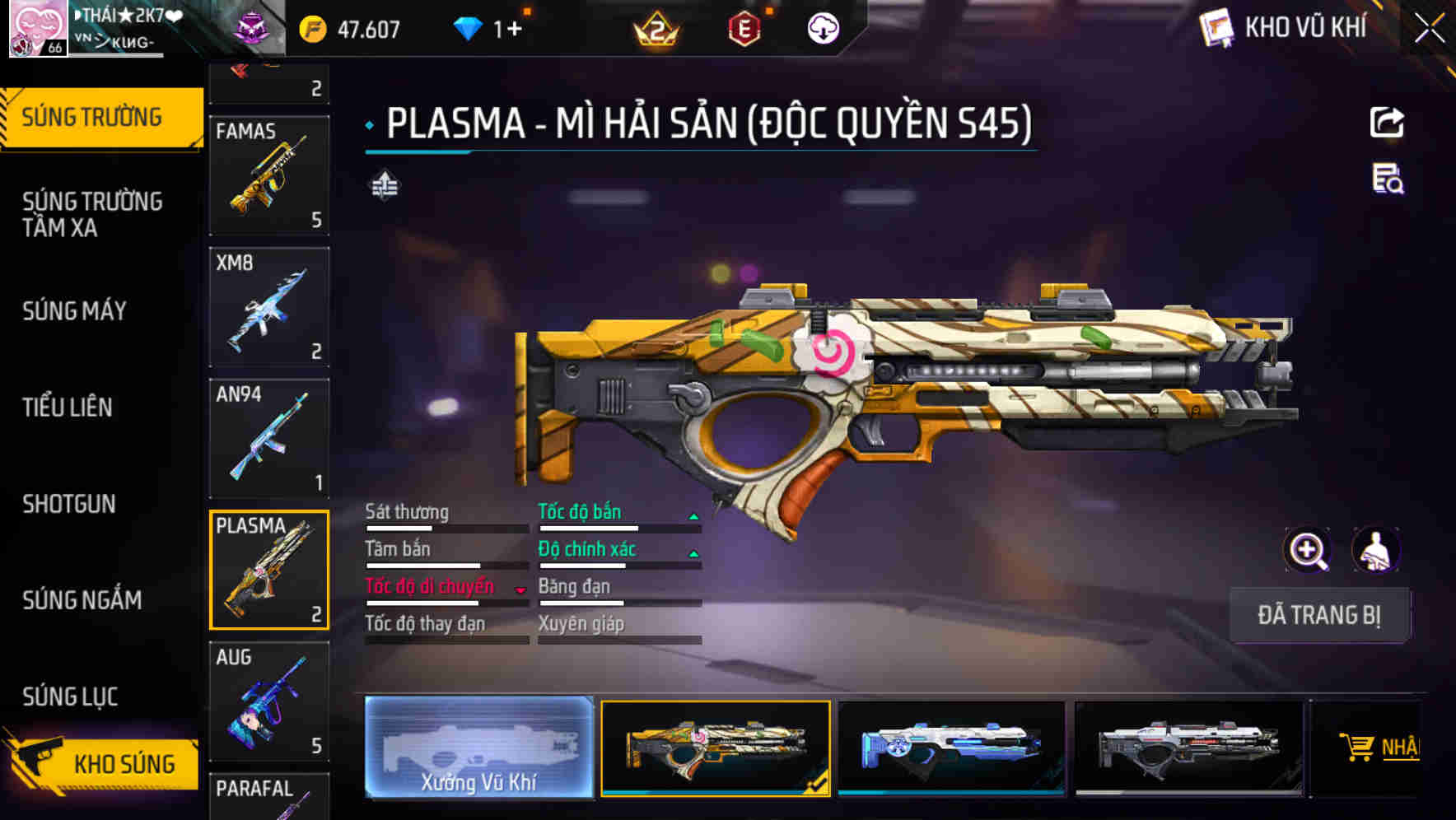Open Xưởng Vũ Khí at the bottom left
This screenshot has width=1456, height=820.
(x=478, y=747)
